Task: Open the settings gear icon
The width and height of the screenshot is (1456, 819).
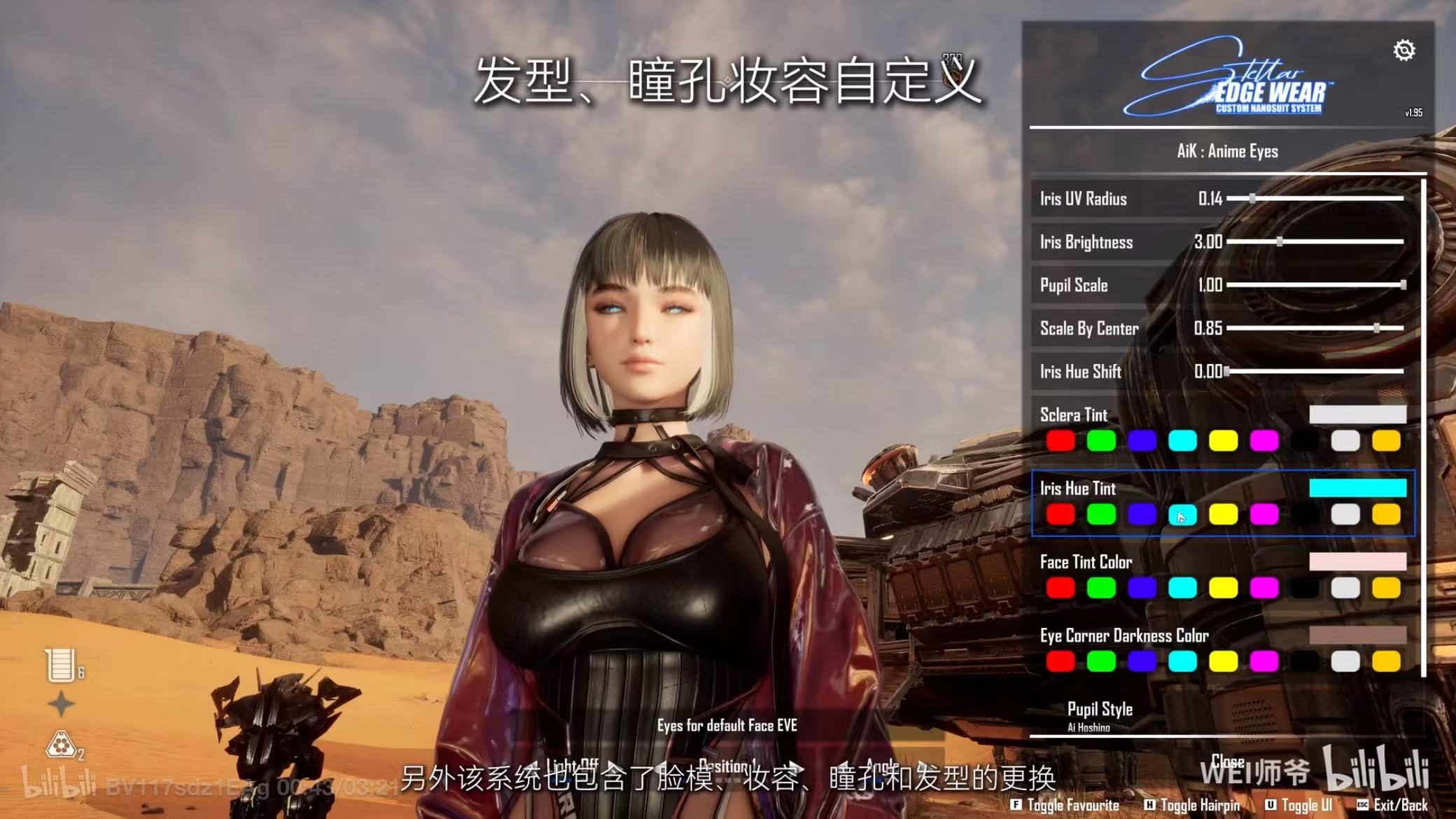Action: point(1405,50)
